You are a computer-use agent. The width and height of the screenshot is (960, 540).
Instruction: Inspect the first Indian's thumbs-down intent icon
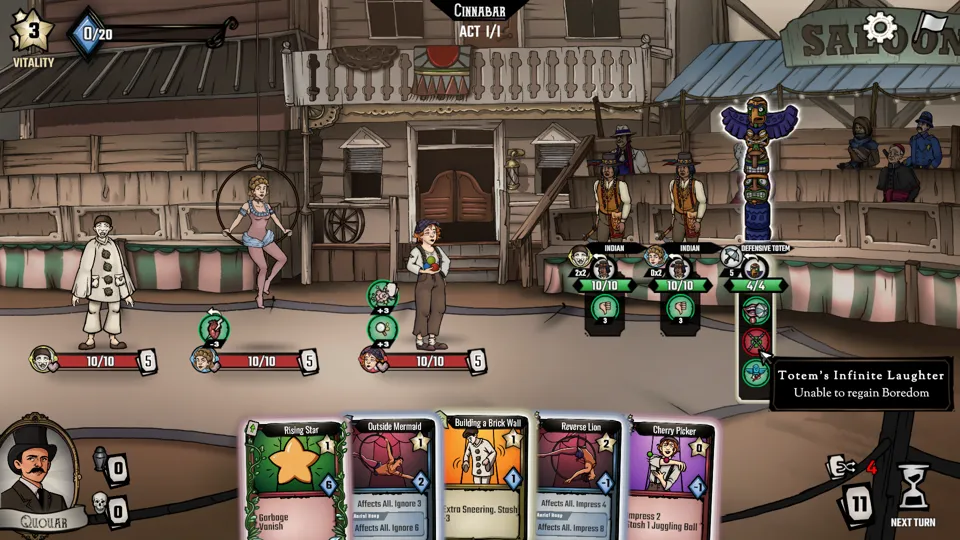pos(604,307)
